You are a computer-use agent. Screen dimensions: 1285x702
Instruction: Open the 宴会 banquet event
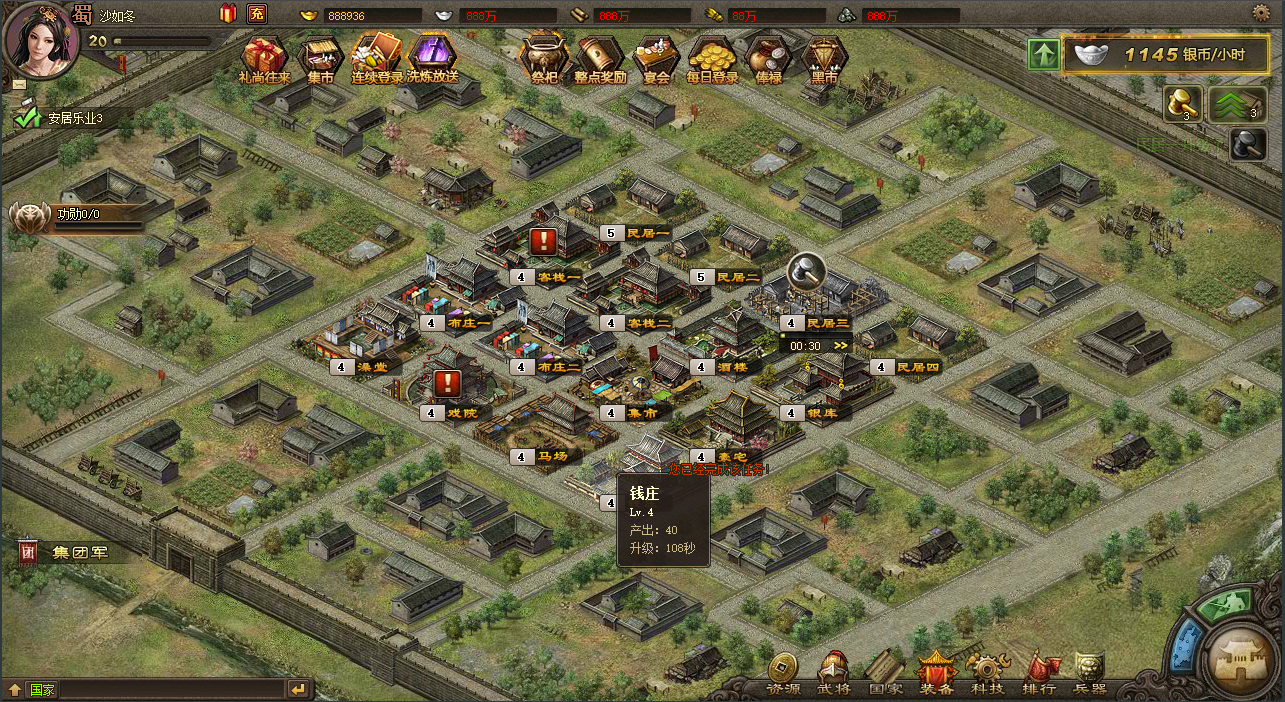pos(656,57)
